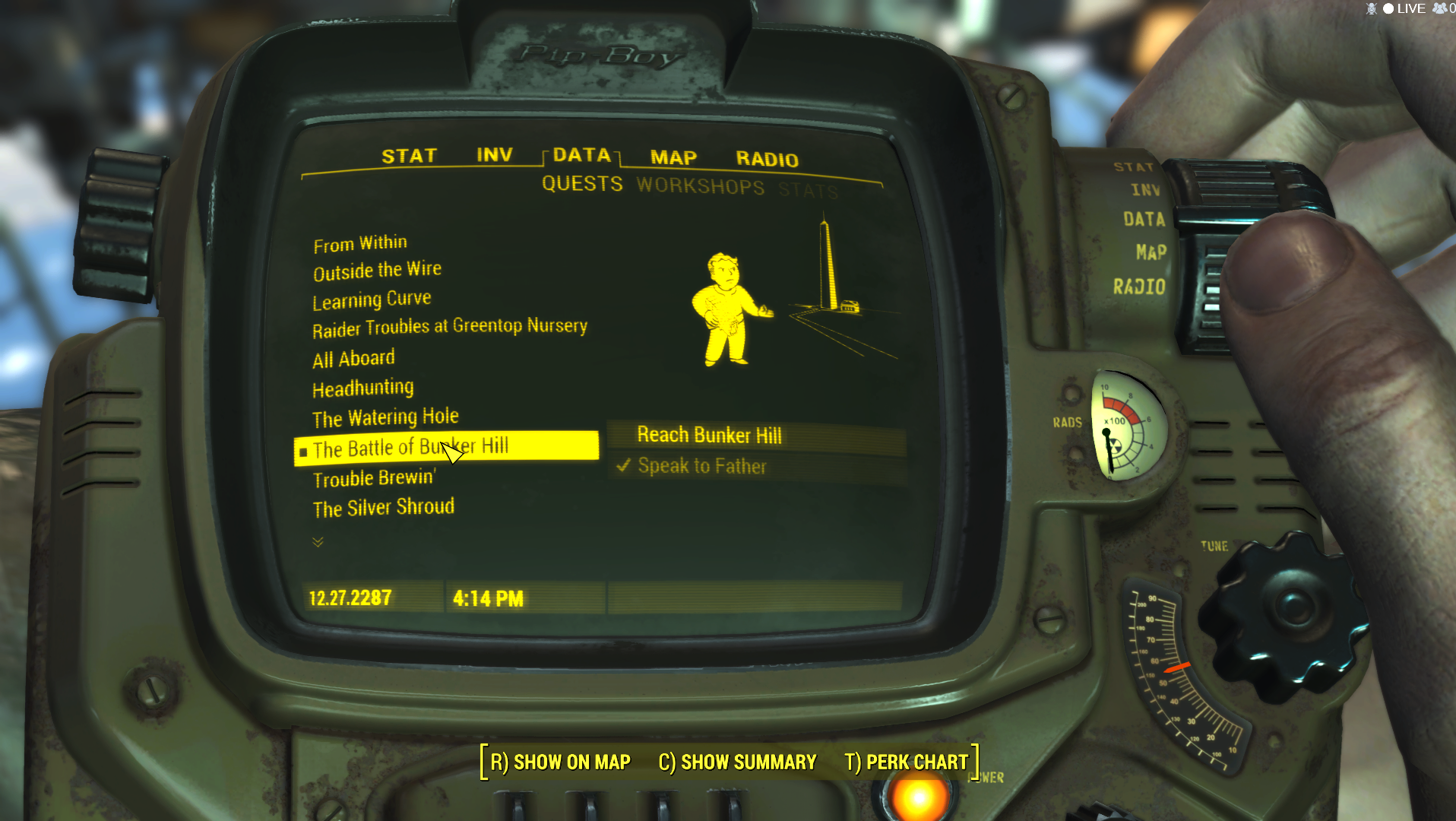Select the Learning Curve quest

(372, 300)
